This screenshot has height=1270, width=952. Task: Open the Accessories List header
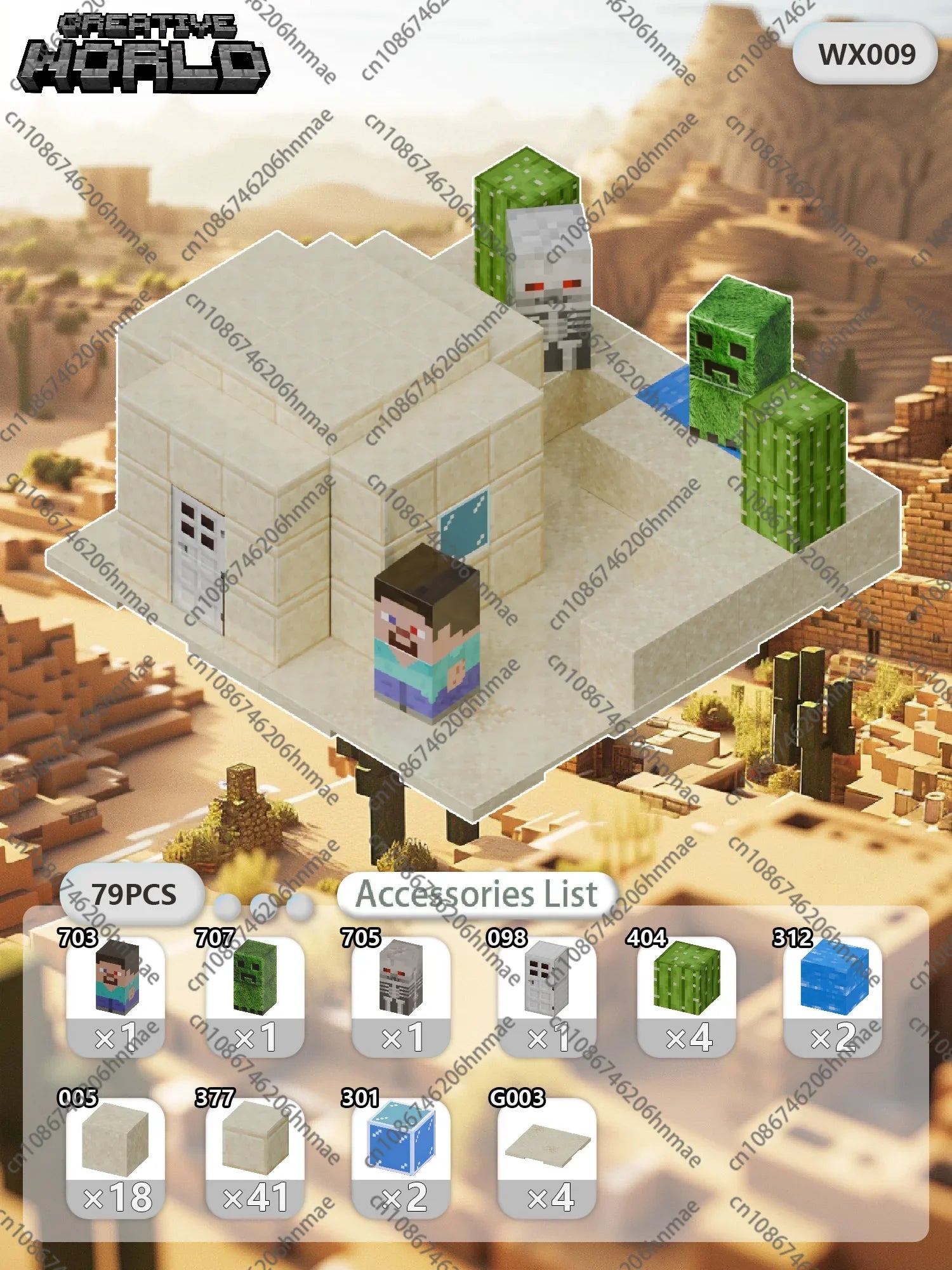(x=476, y=894)
